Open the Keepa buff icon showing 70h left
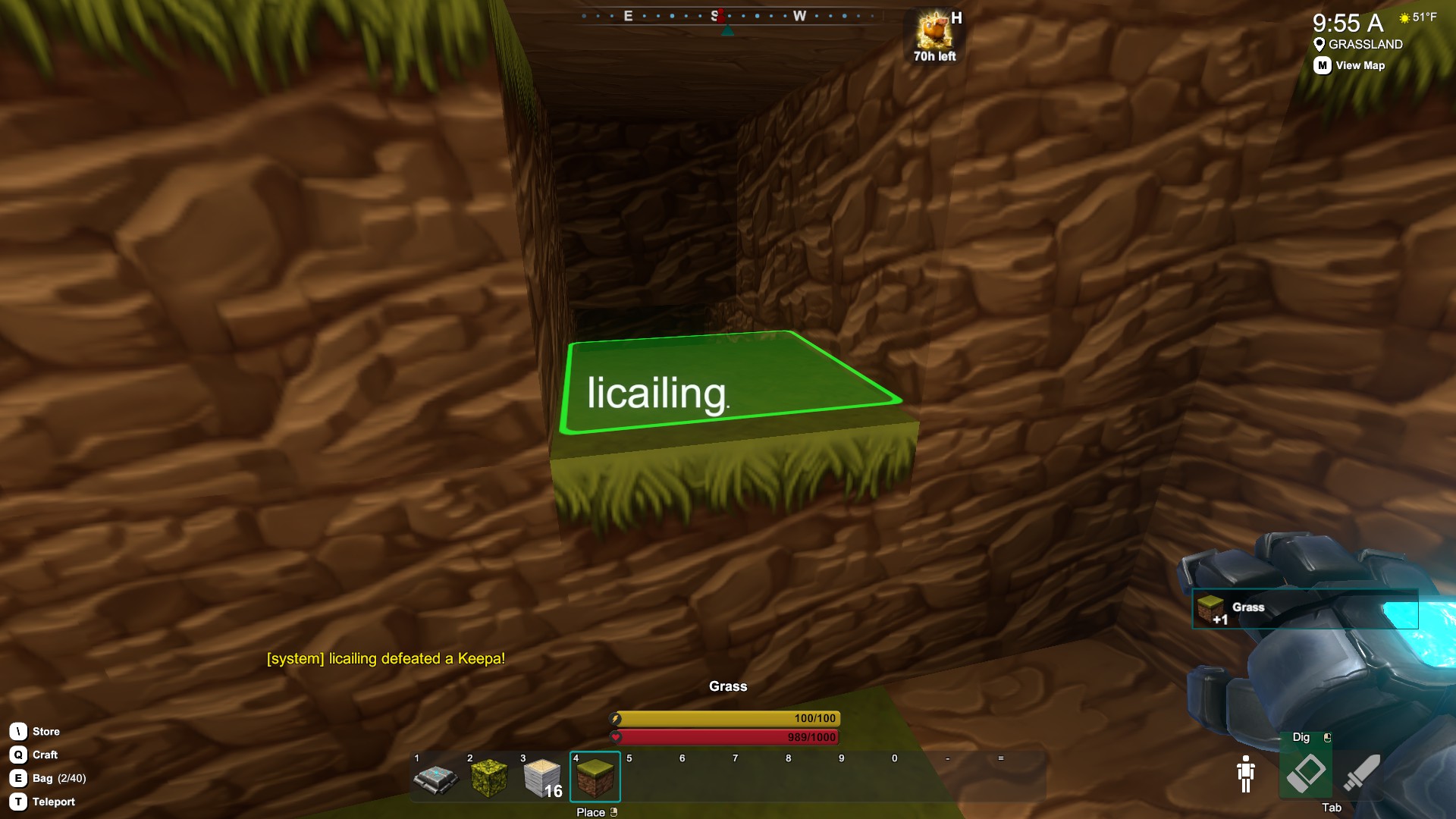Viewport: 1456px width, 819px height. [933, 34]
